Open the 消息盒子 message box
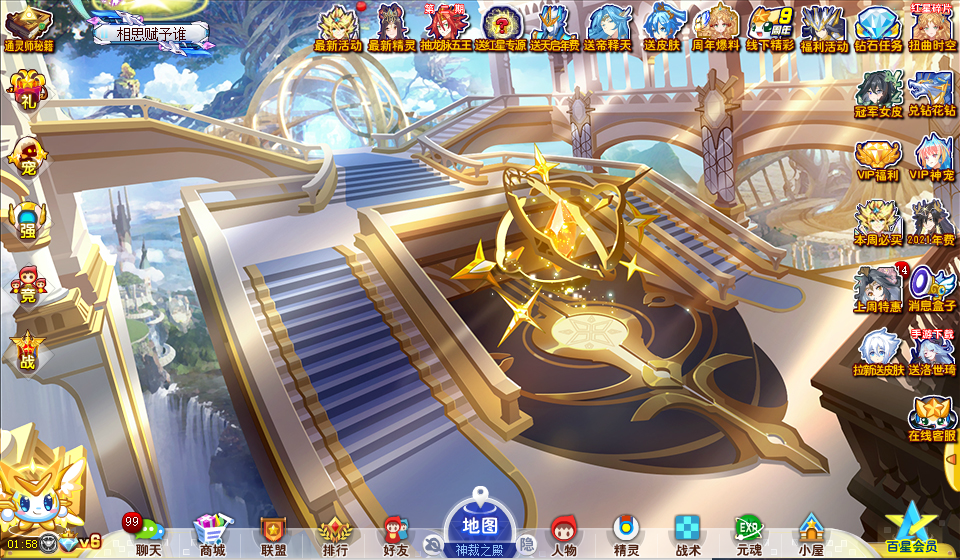This screenshot has height=560, width=960. 932,288
